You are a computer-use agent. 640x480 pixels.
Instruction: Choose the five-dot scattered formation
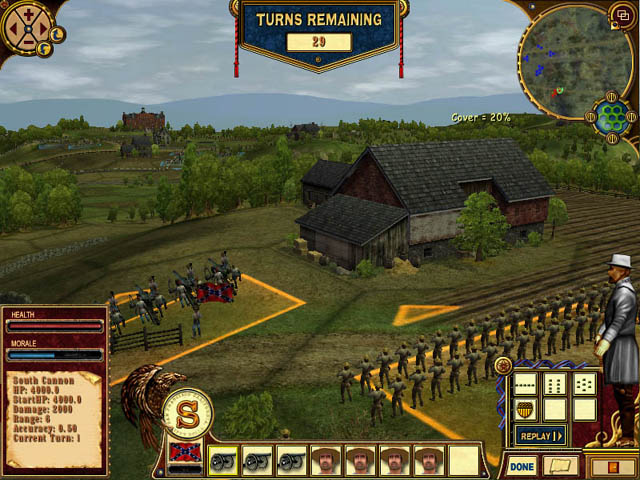pos(585,384)
